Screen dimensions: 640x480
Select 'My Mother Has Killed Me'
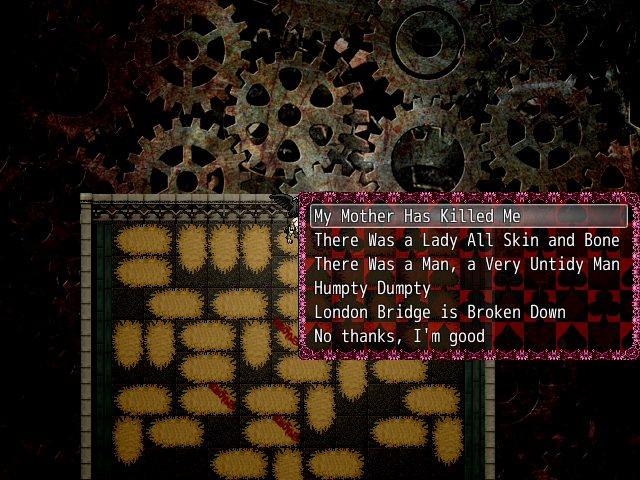[417, 216]
